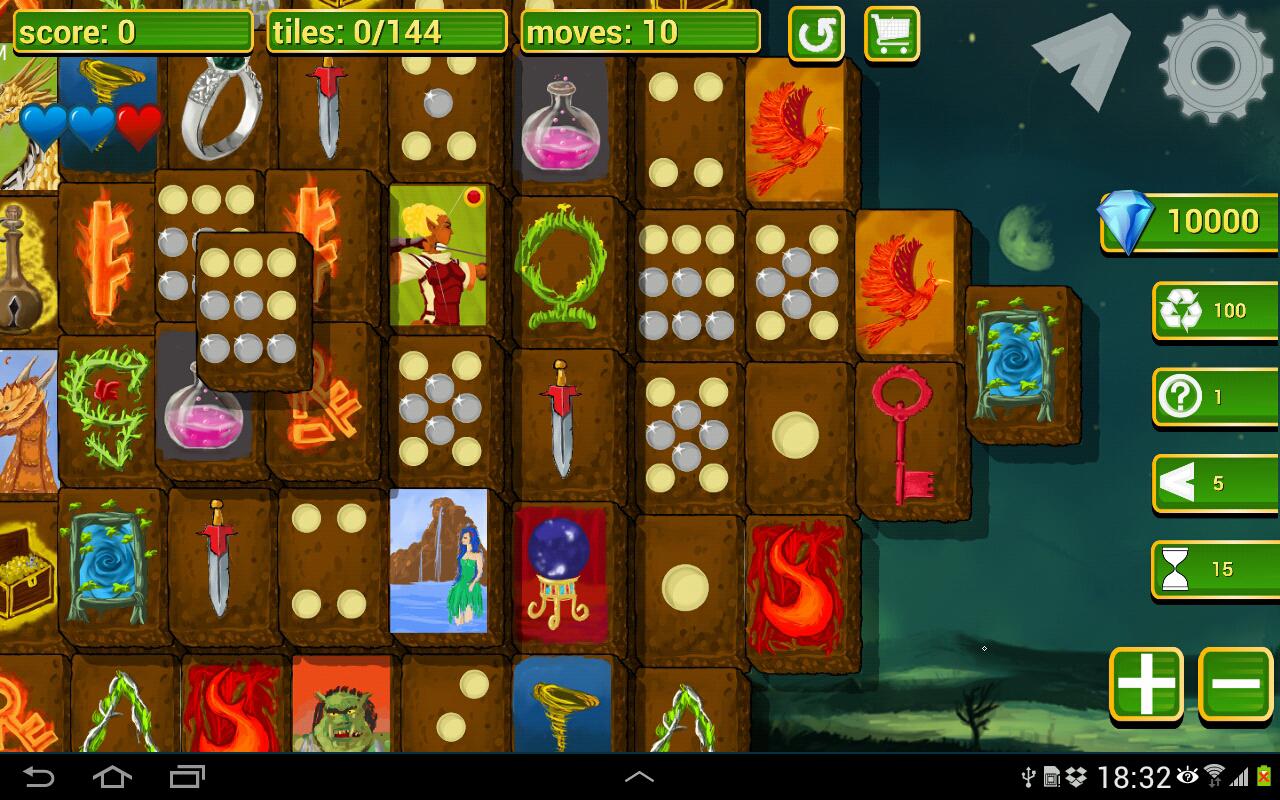The height and width of the screenshot is (800, 1280).
Task: Use the undo arrow power-up
Action: (x=1213, y=484)
